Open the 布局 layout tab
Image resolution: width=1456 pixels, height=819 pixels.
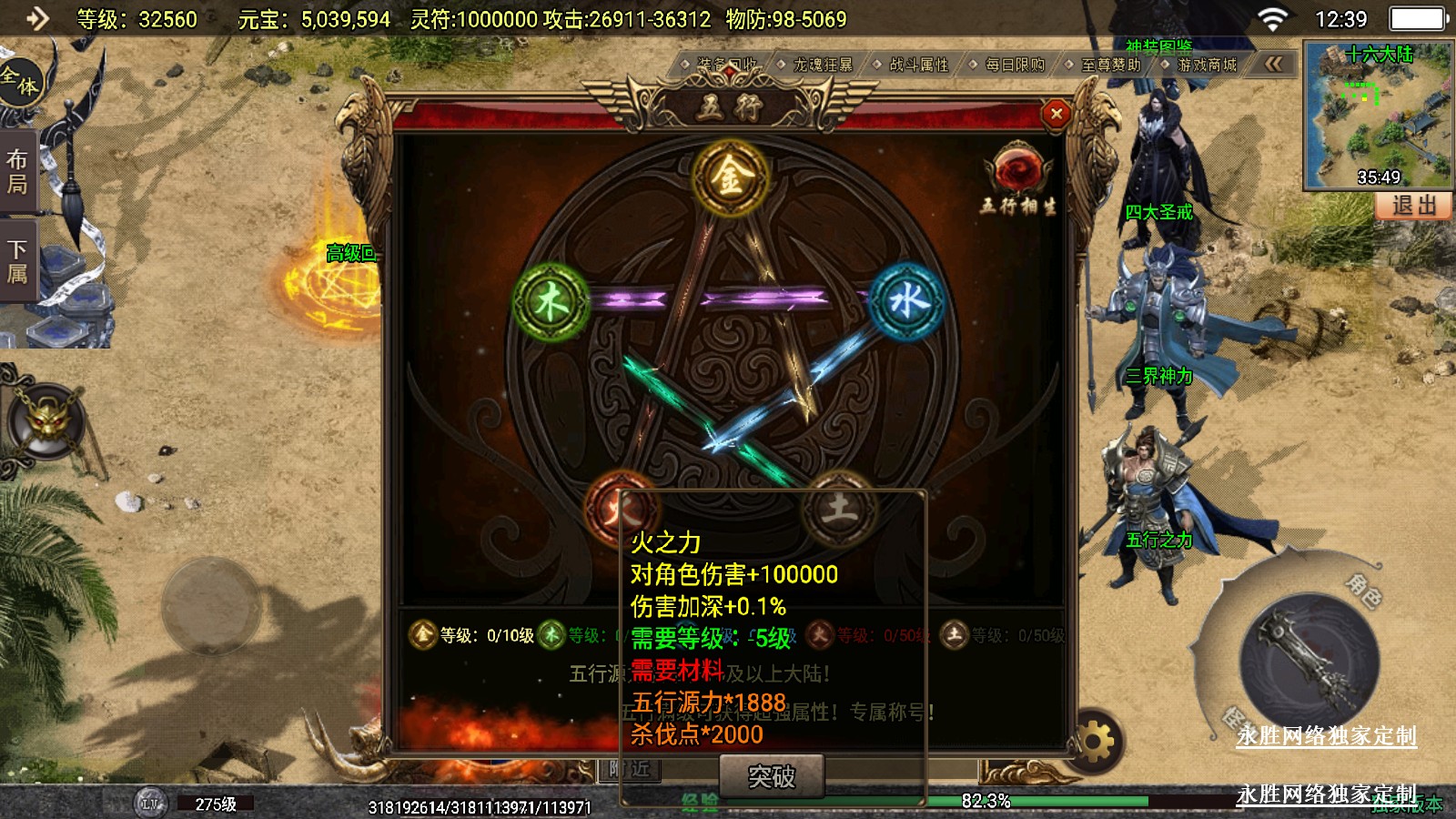point(17,172)
